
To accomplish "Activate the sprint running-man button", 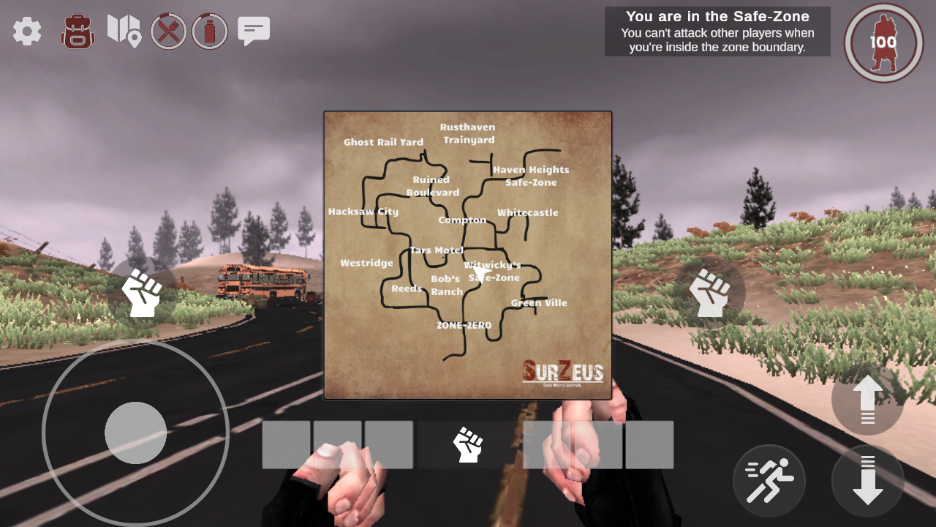I will pos(769,480).
